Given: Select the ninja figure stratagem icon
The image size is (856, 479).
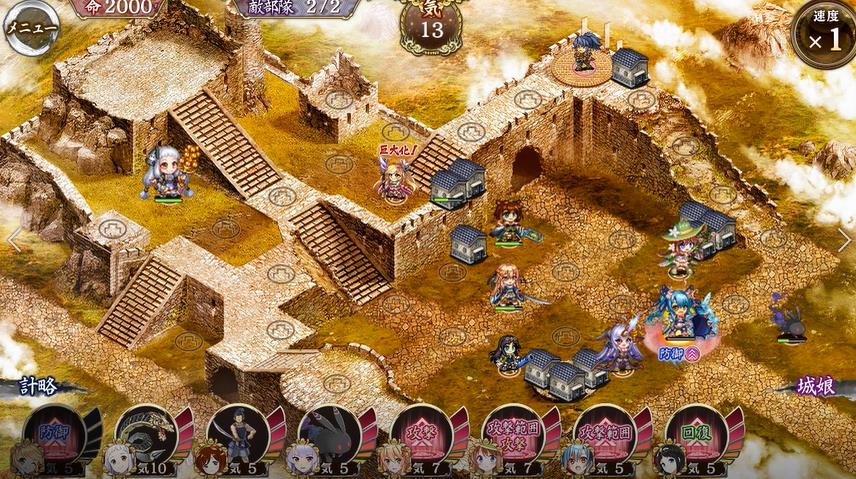Looking at the screenshot, I should (x=238, y=433).
